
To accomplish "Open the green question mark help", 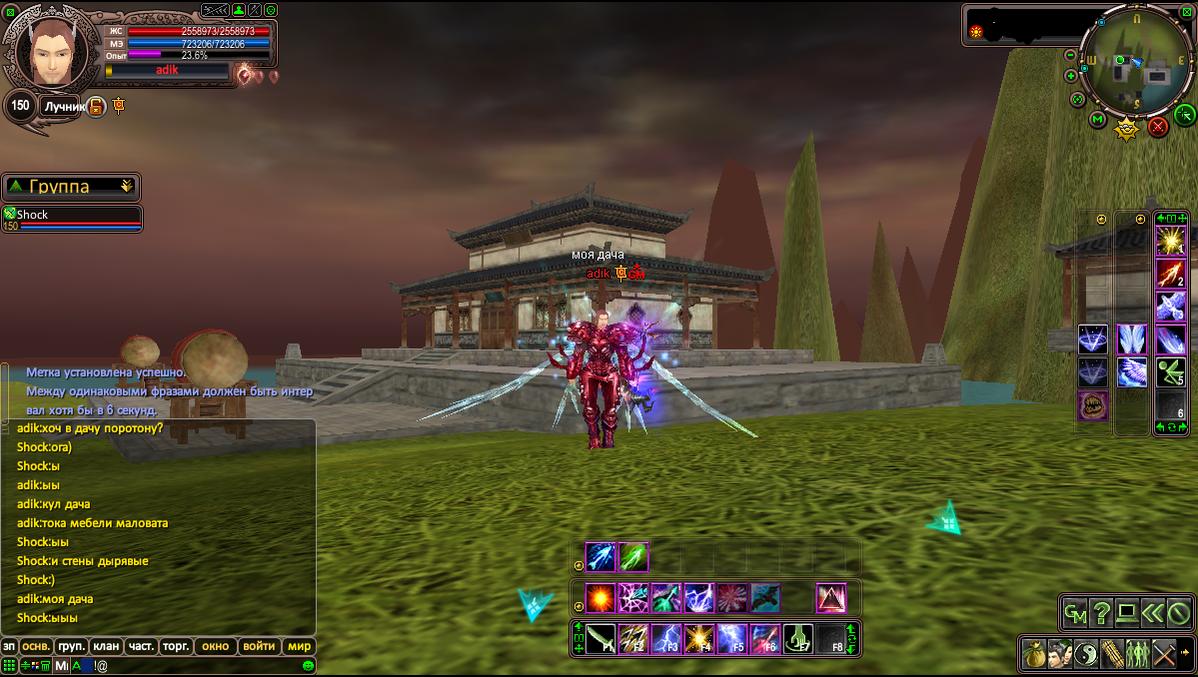I will point(1101,612).
